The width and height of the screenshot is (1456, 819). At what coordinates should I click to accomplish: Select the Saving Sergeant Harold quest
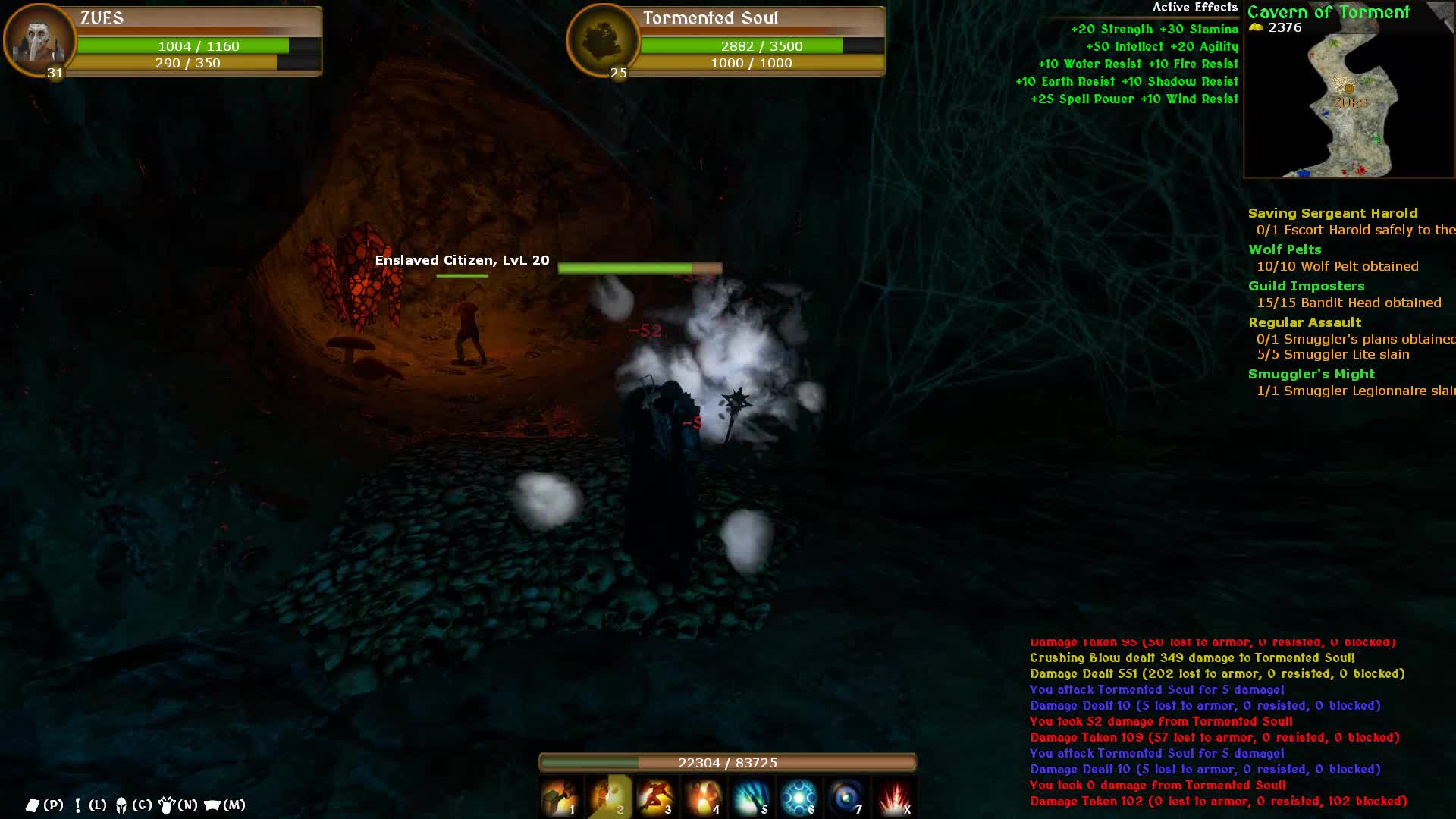click(x=1332, y=213)
